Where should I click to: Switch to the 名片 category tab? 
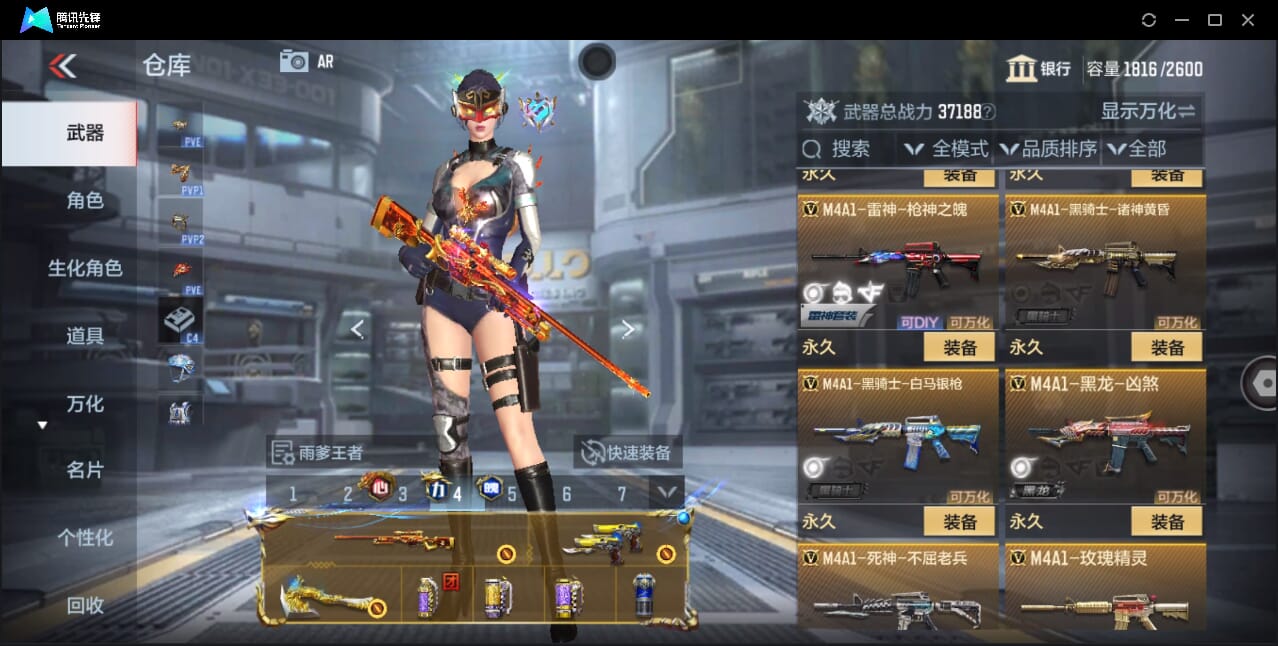pyautogui.click(x=85, y=470)
